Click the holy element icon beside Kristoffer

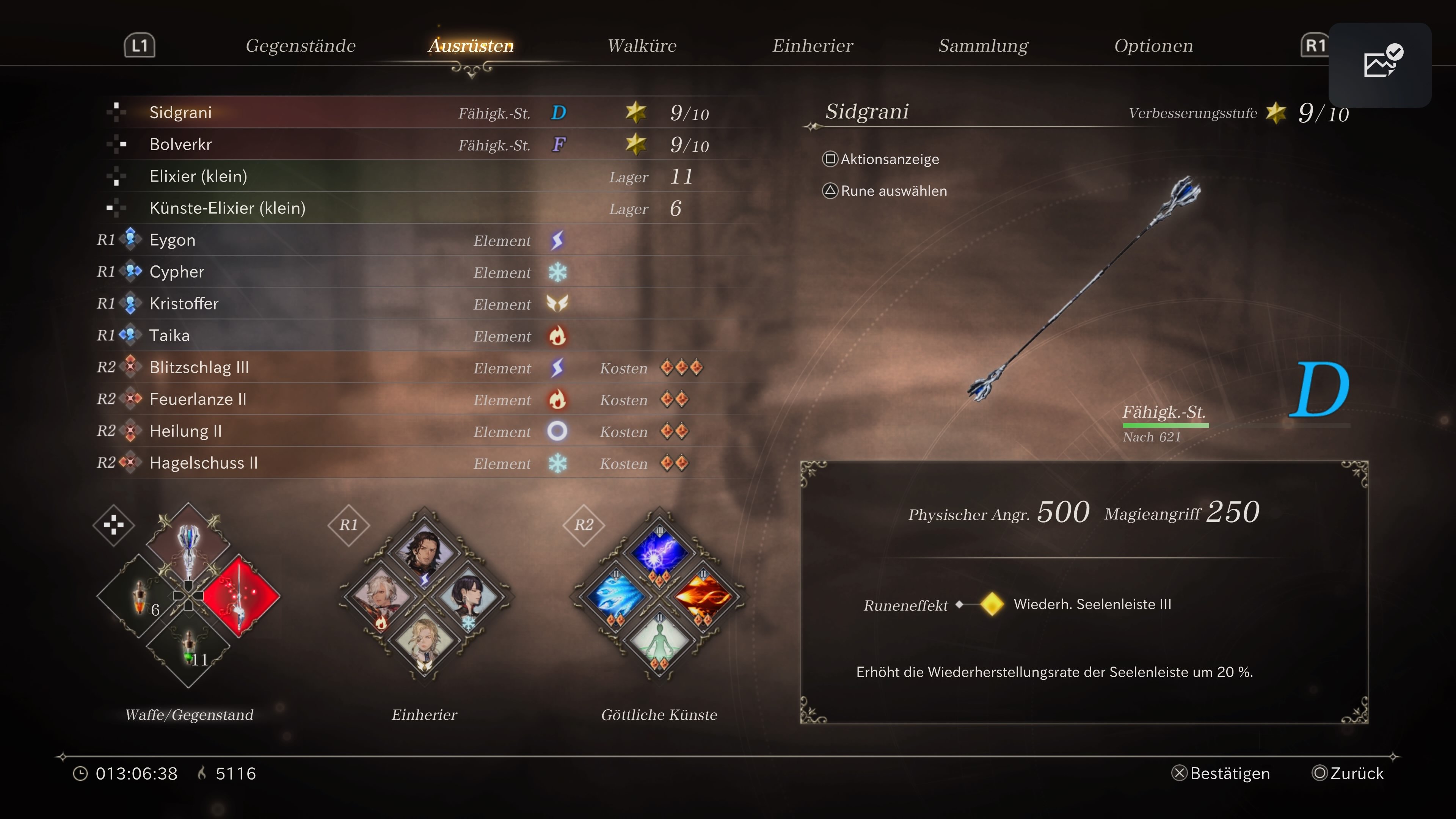[x=558, y=303]
